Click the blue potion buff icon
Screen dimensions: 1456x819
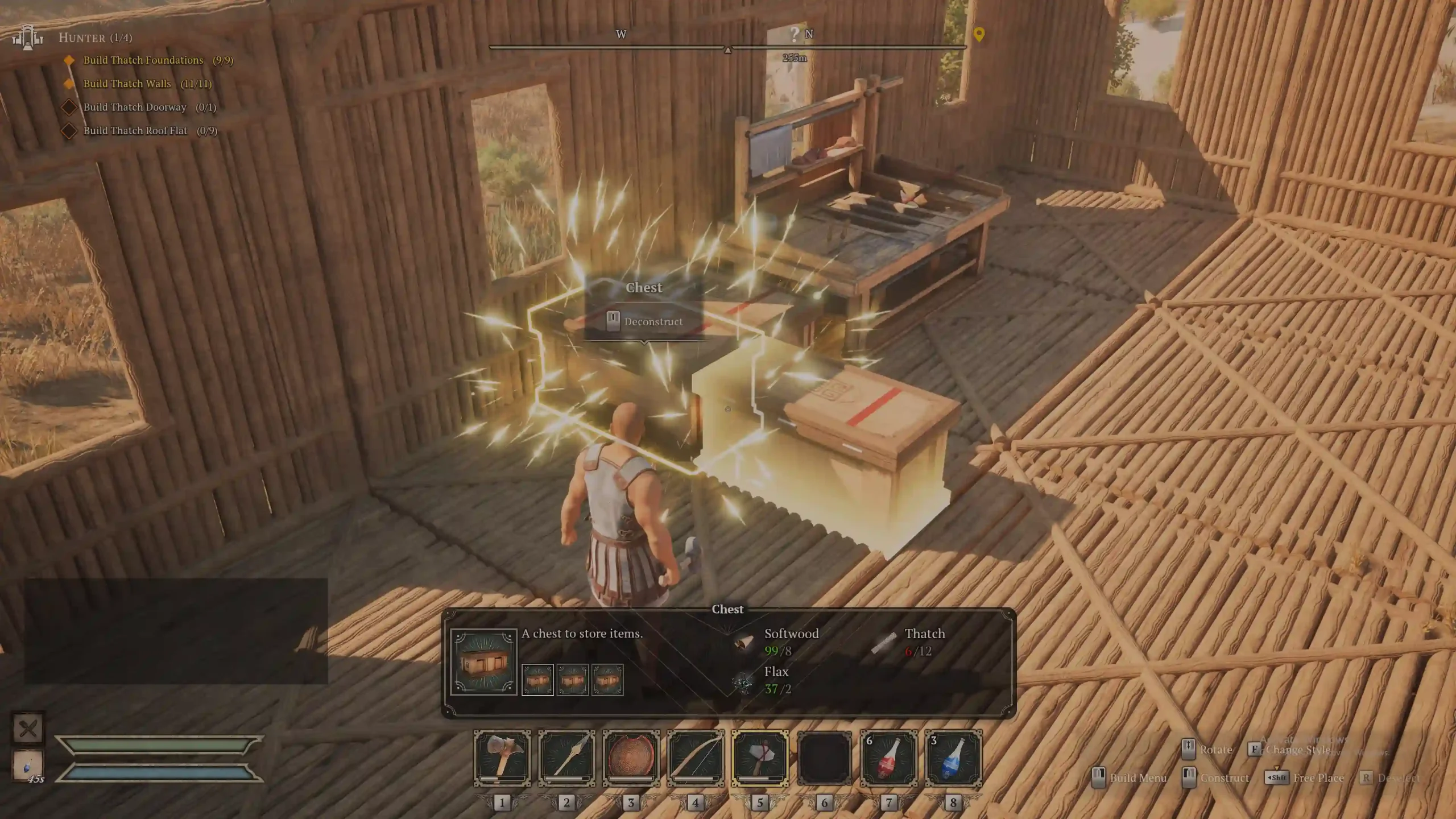[28, 765]
